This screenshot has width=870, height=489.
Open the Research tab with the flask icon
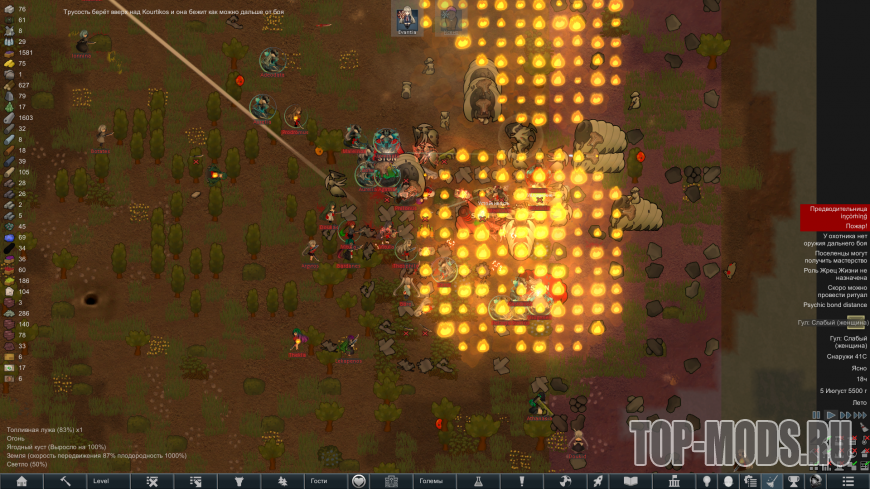pos(479,481)
